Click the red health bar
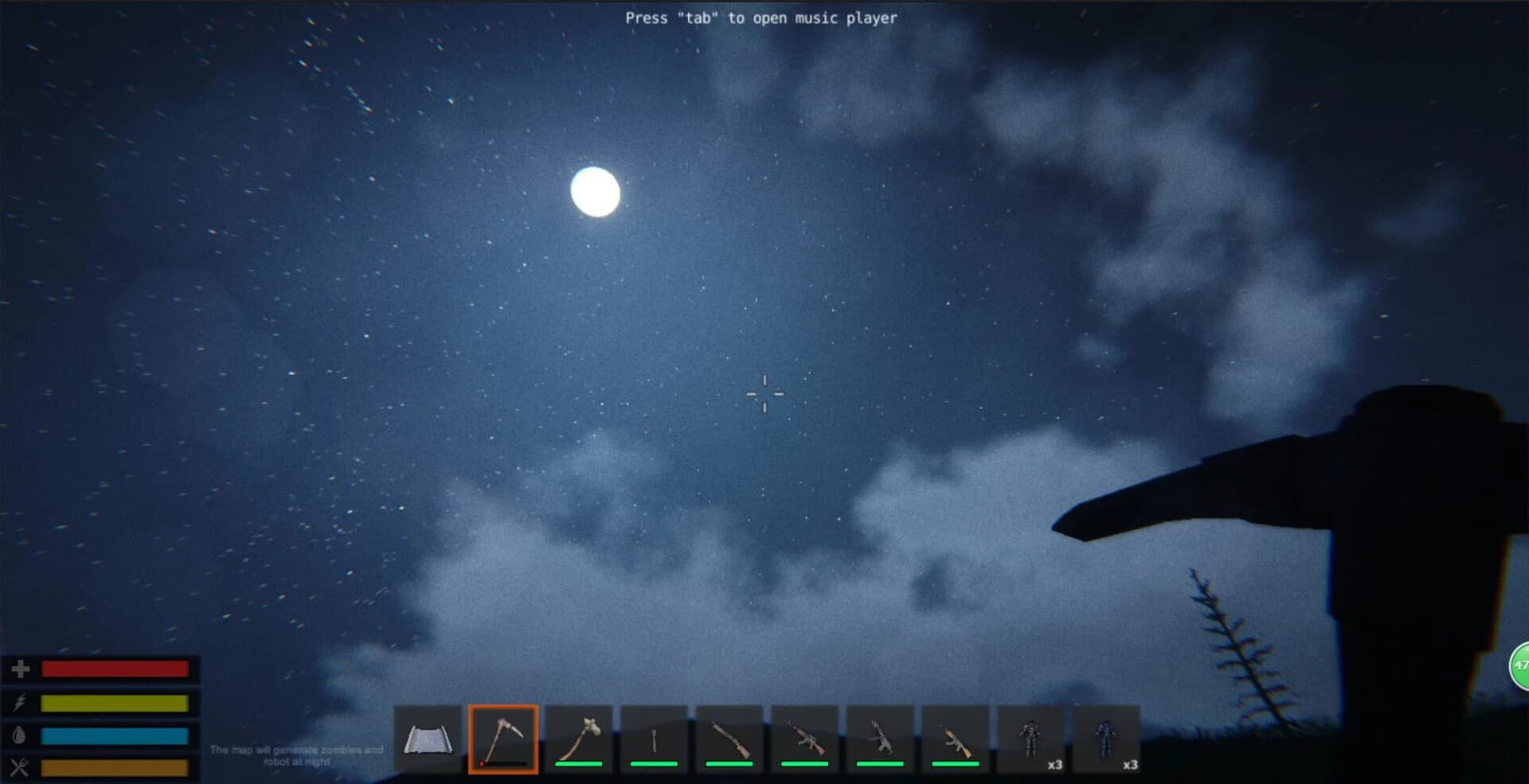This screenshot has height=784, width=1529. [115, 669]
